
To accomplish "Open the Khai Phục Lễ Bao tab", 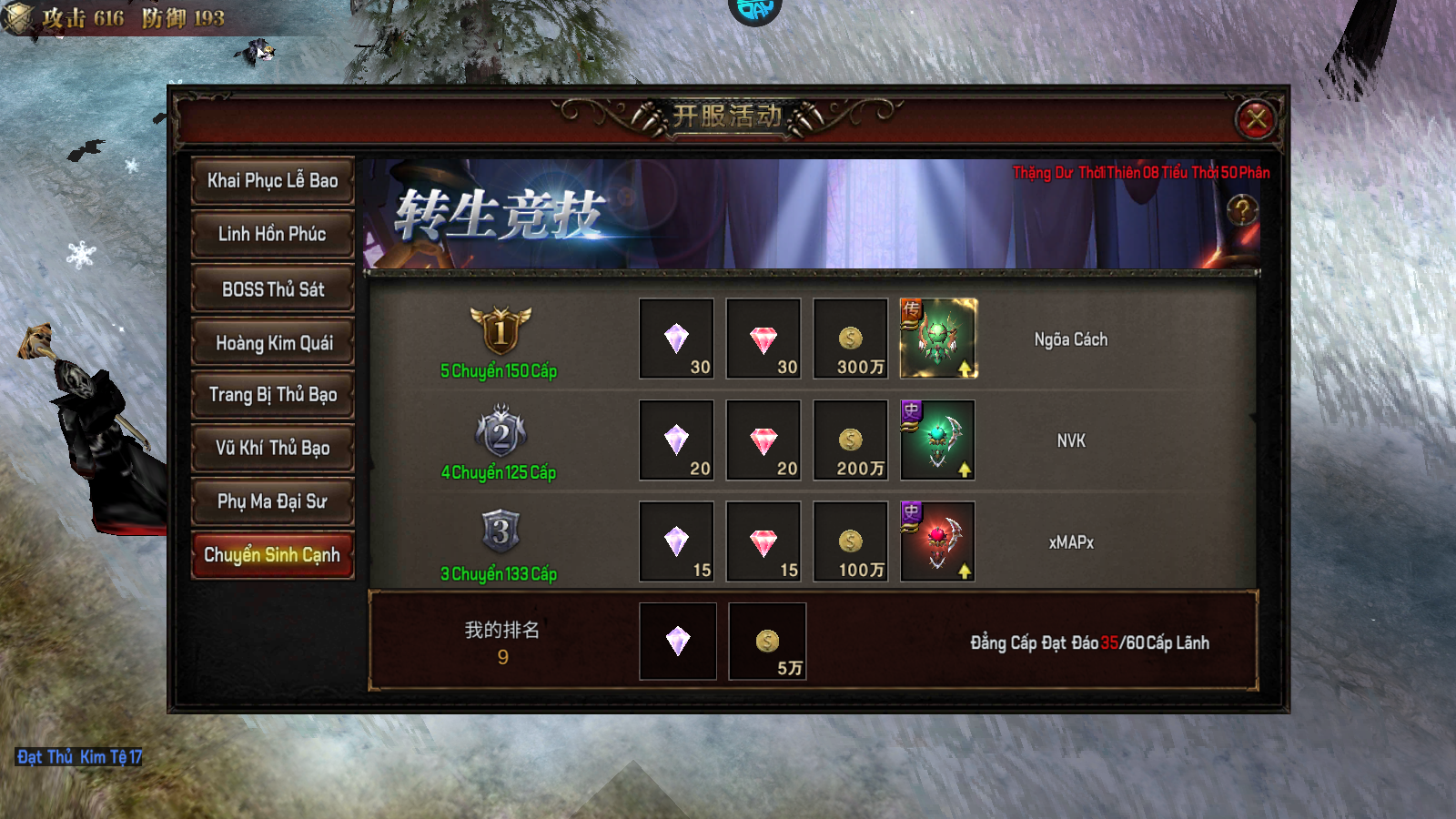I will pyautogui.click(x=272, y=180).
